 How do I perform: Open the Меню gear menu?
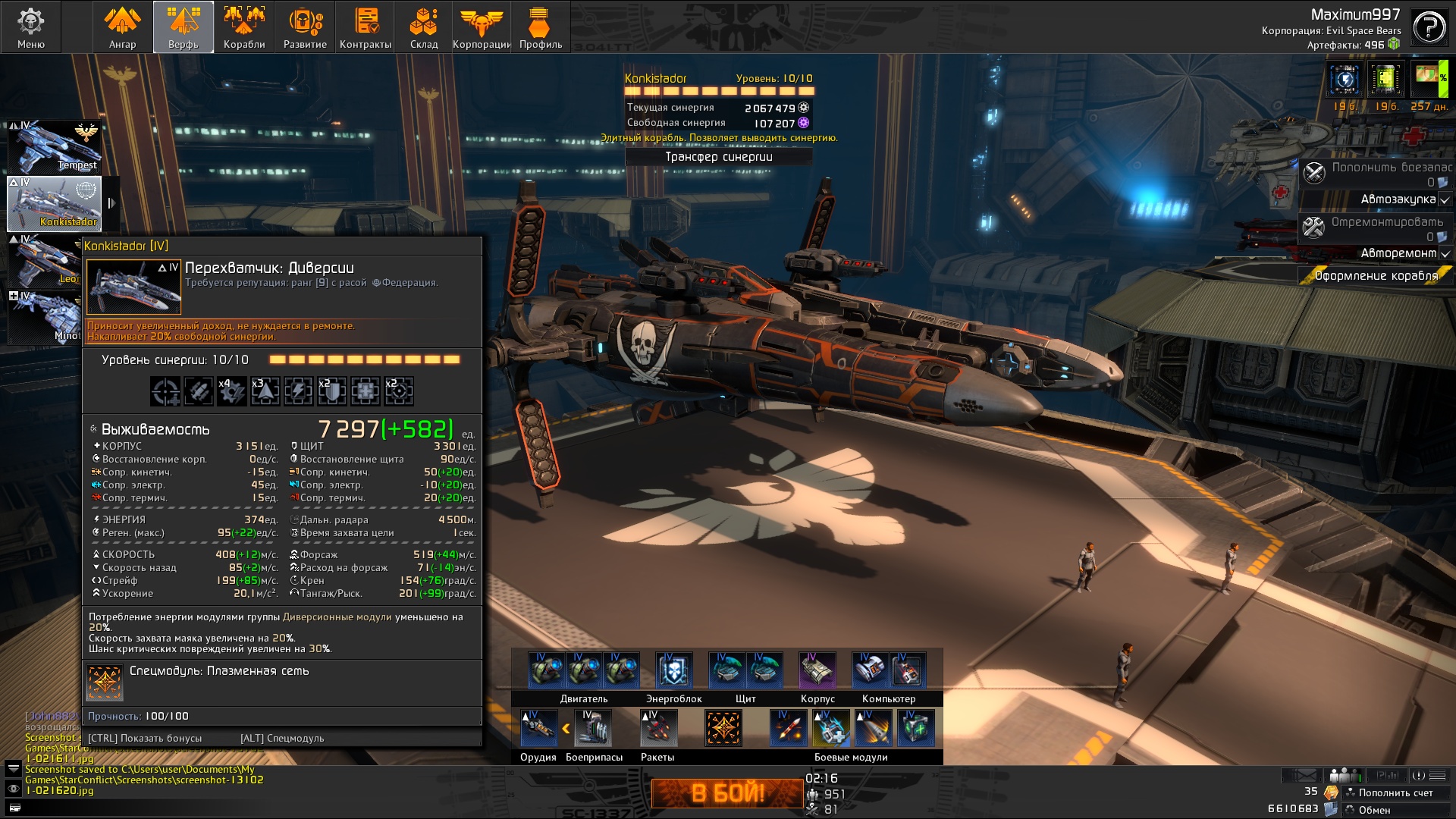[x=31, y=27]
